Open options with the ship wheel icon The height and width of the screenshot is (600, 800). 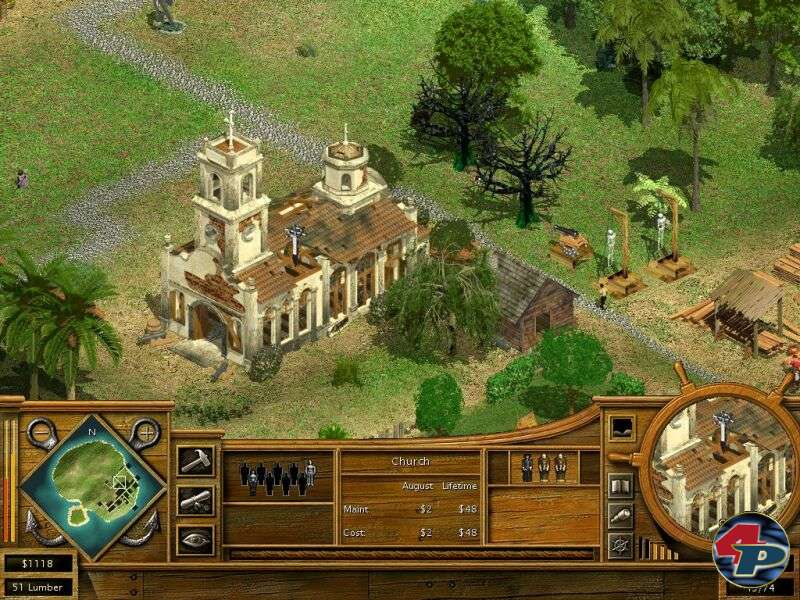point(621,546)
